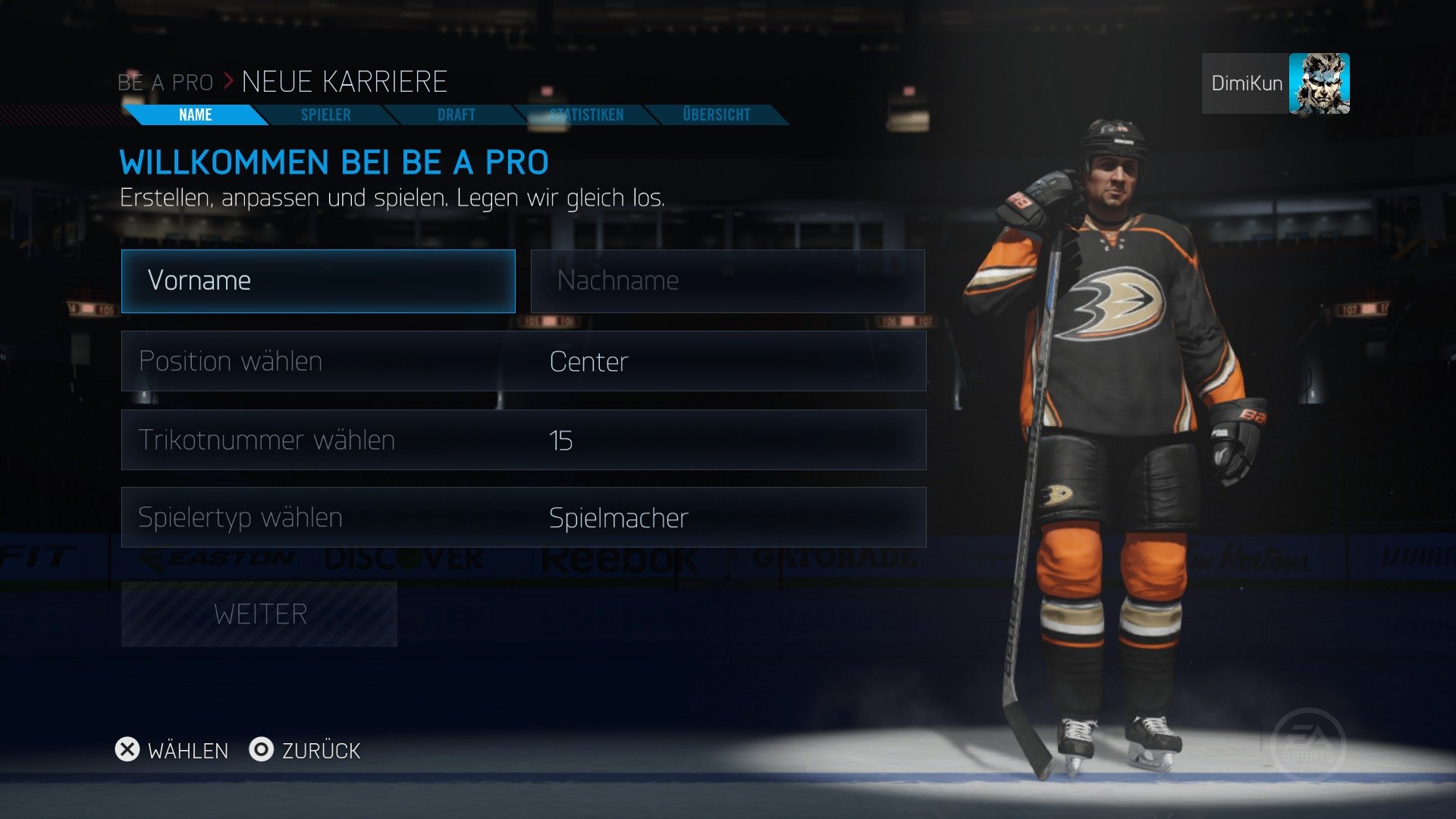This screenshot has width=1456, height=819.
Task: Select the Spielmacher player type value
Action: click(x=618, y=517)
